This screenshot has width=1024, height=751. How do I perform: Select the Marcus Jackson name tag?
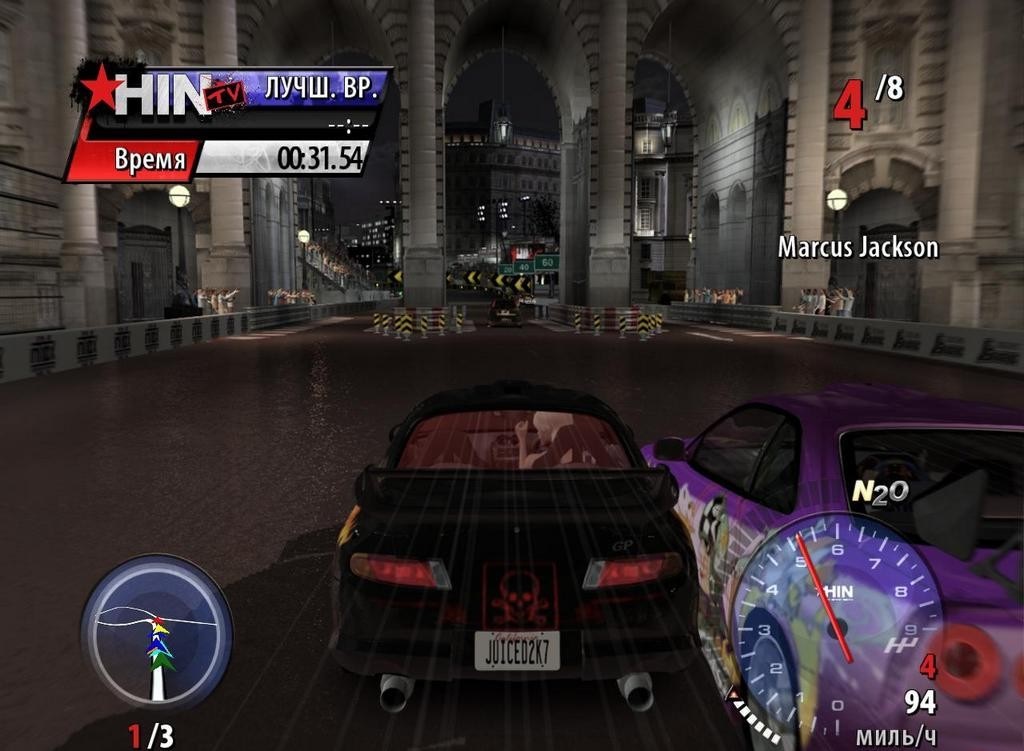858,247
